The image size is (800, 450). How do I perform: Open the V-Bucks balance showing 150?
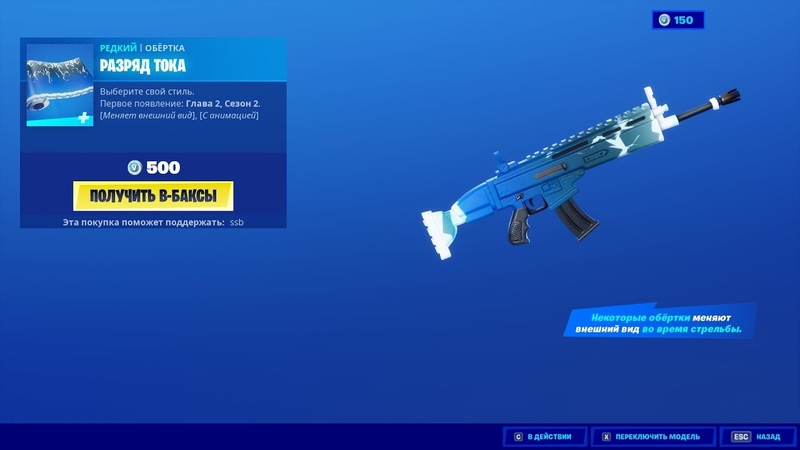(x=679, y=20)
